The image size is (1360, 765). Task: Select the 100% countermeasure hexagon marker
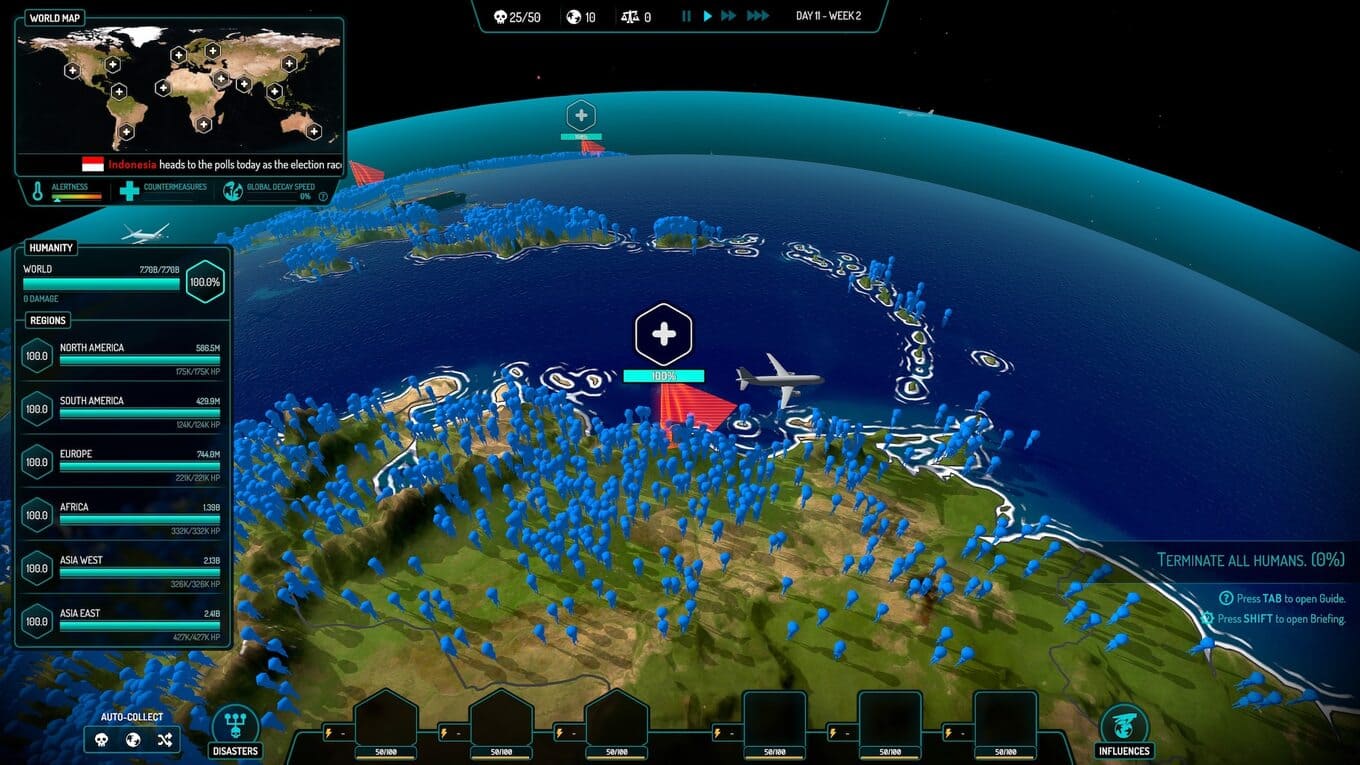point(664,335)
